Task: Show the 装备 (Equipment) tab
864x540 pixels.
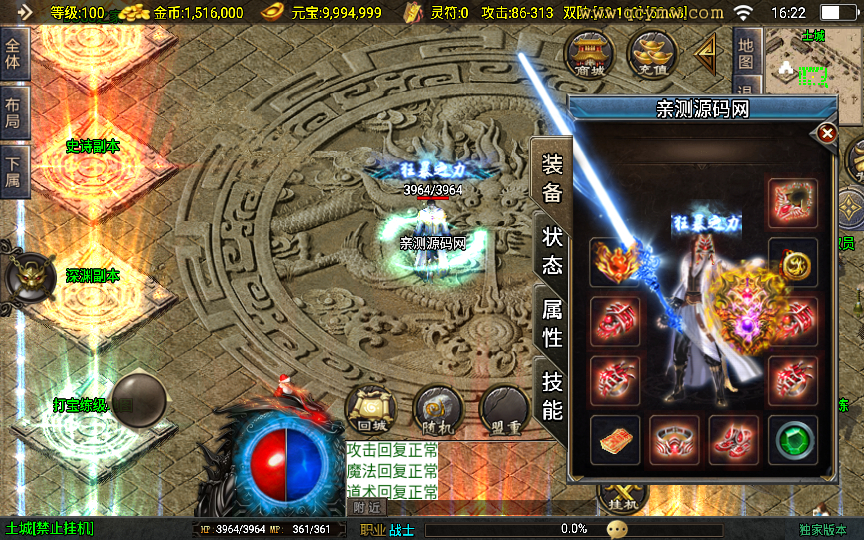Action: pos(552,178)
